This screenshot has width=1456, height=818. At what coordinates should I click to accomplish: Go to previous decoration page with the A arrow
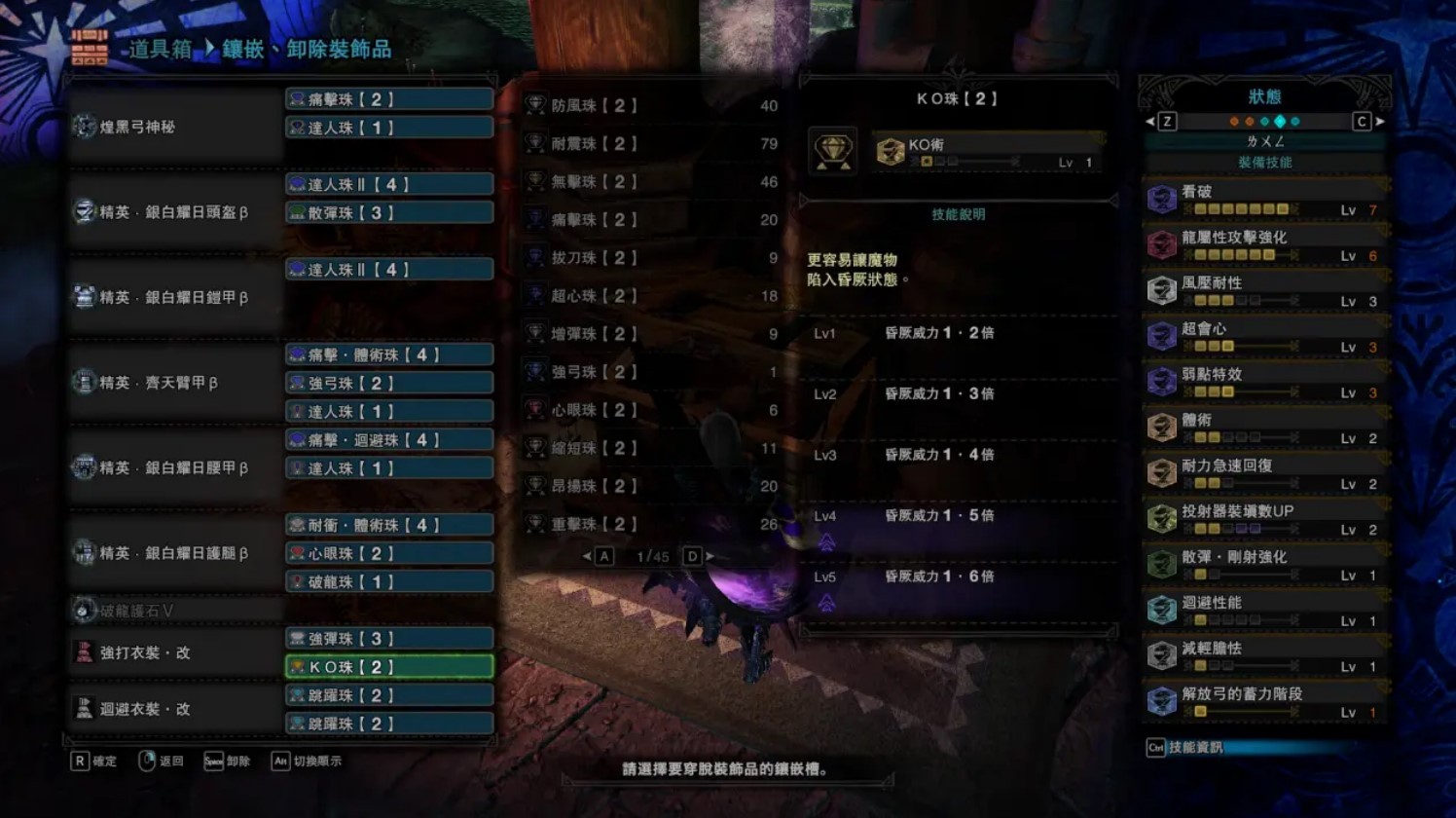pyautogui.click(x=603, y=557)
